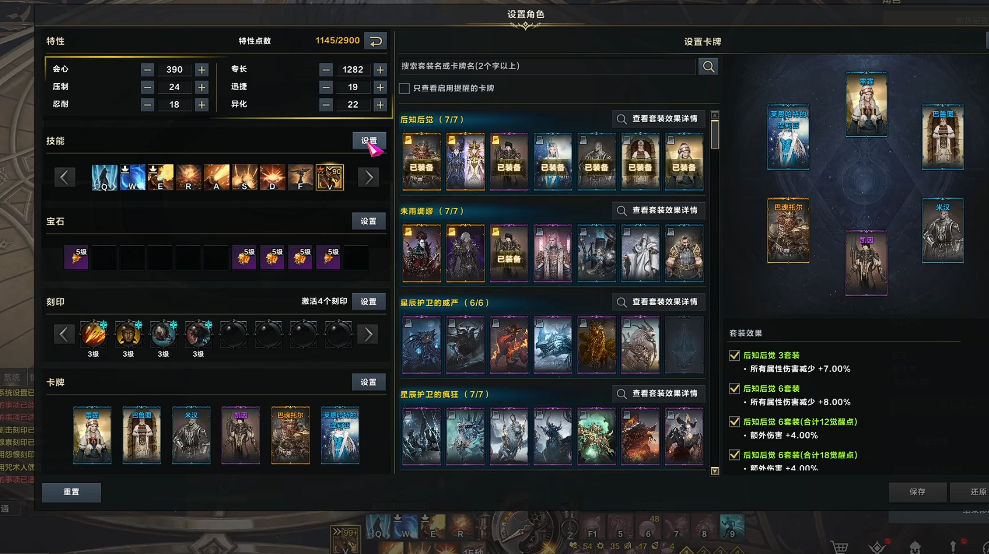Open the 宝石 gem settings button

[368, 221]
